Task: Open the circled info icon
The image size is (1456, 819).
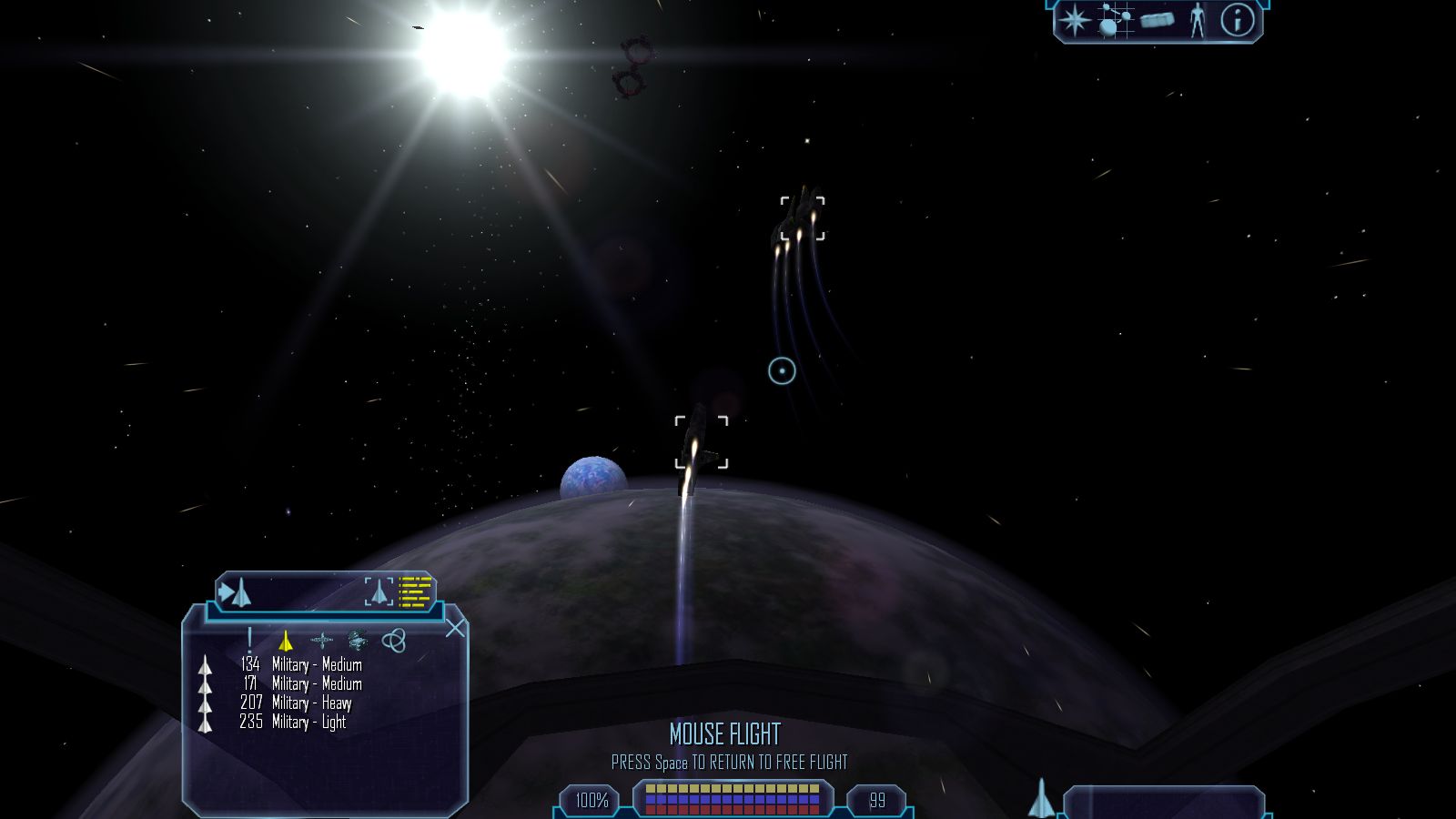Action: (1237, 20)
